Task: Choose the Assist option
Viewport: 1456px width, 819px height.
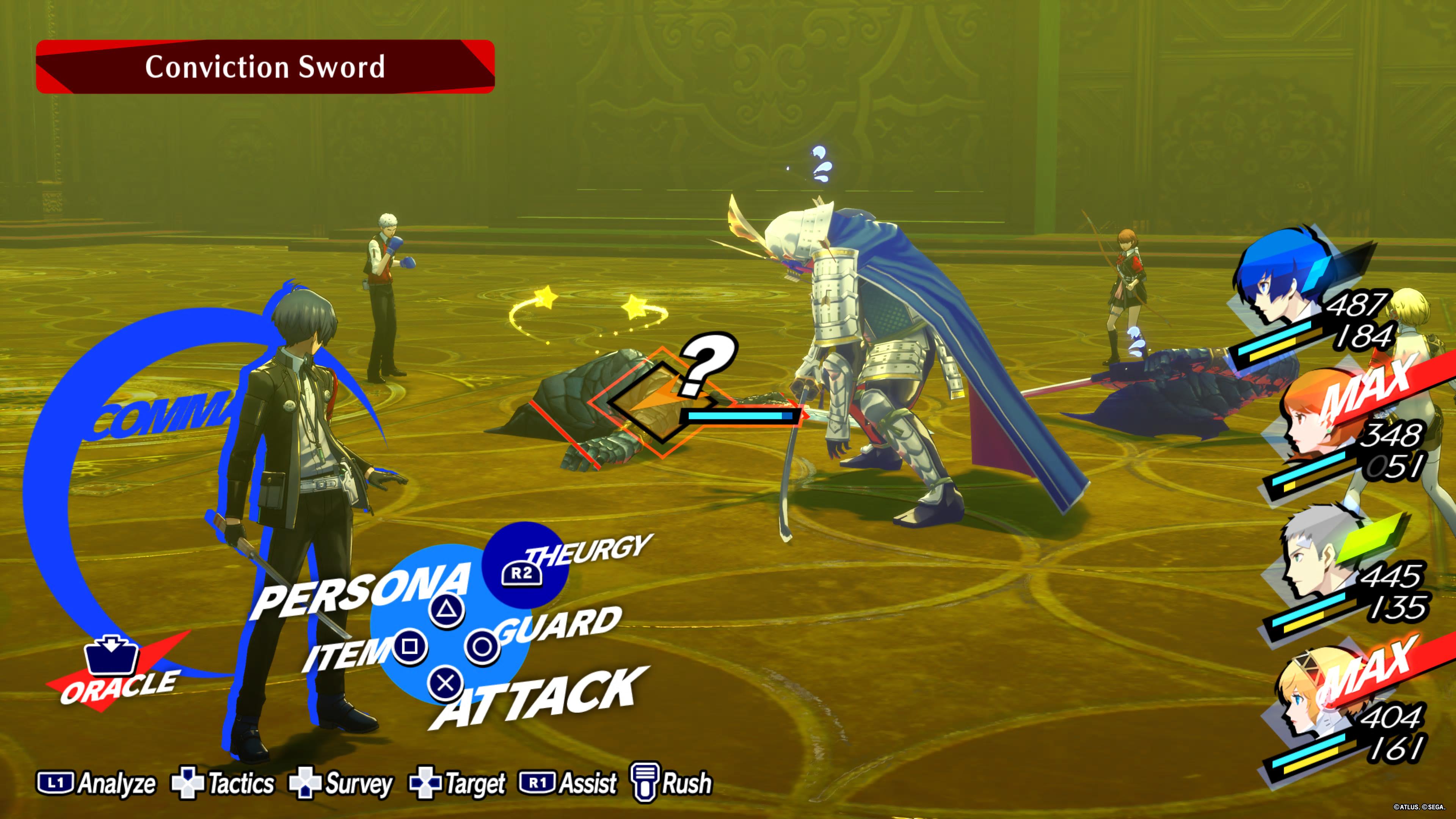Action: [x=569, y=783]
